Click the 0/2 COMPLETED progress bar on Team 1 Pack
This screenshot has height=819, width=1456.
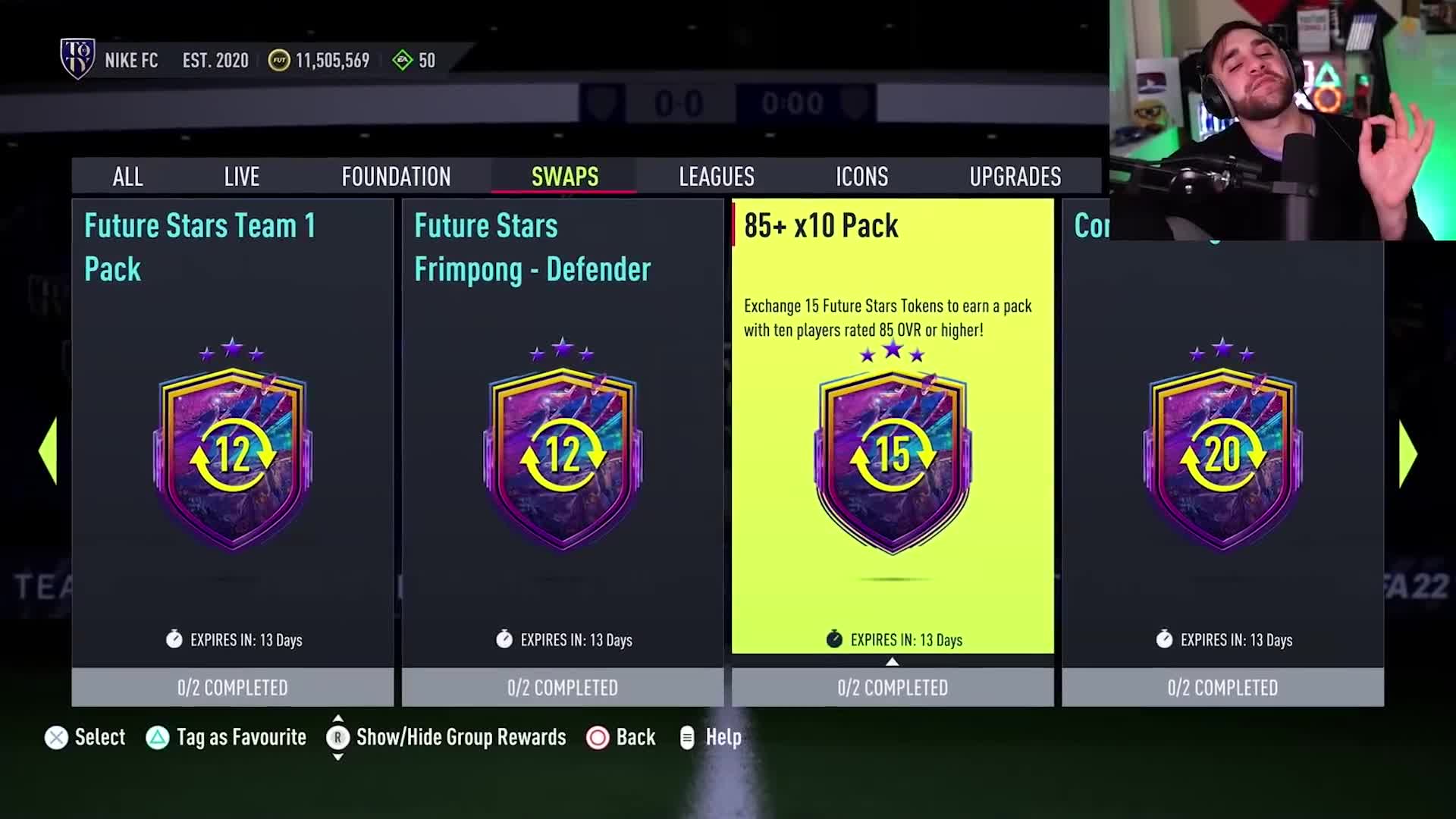pyautogui.click(x=232, y=687)
